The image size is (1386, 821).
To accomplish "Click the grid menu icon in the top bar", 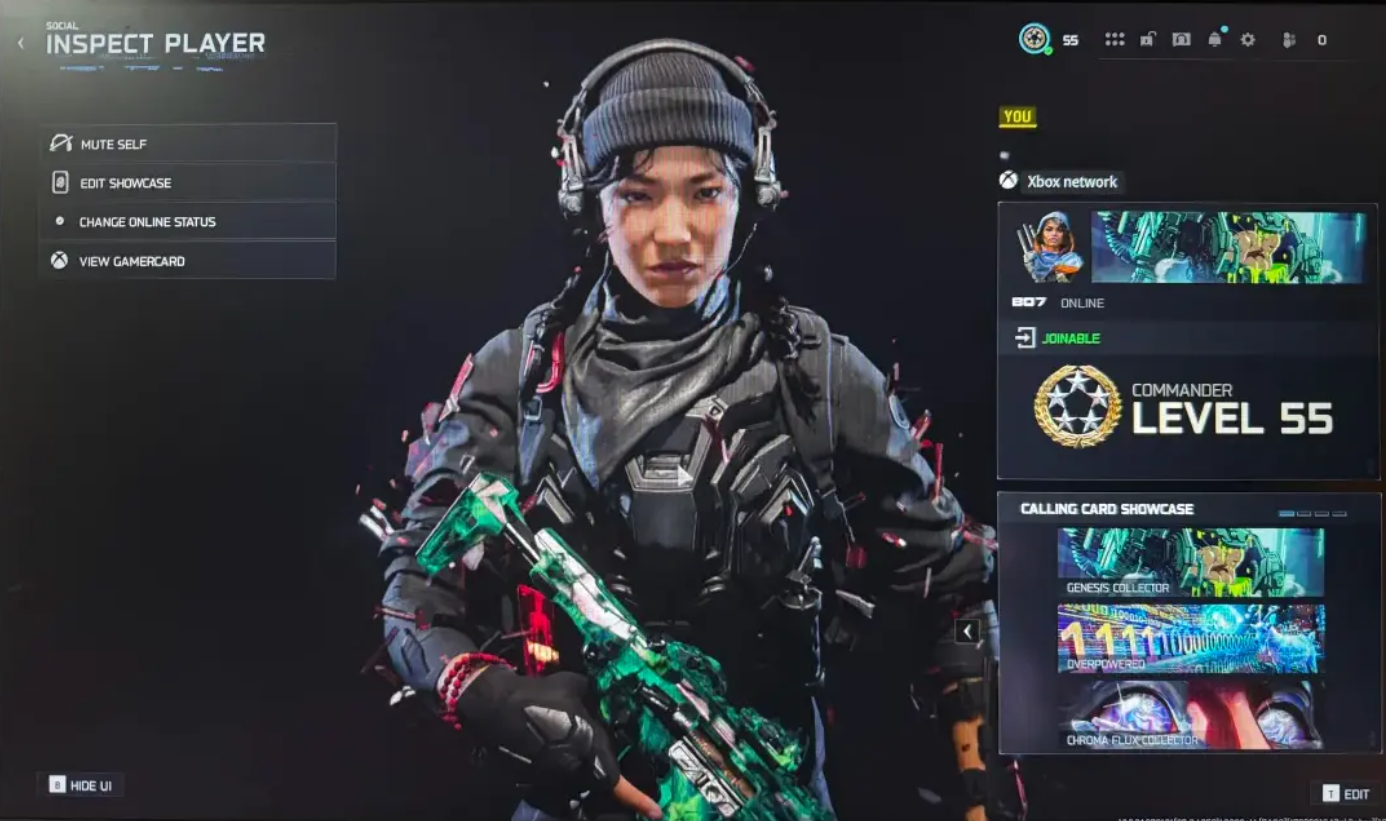I will pyautogui.click(x=1117, y=40).
